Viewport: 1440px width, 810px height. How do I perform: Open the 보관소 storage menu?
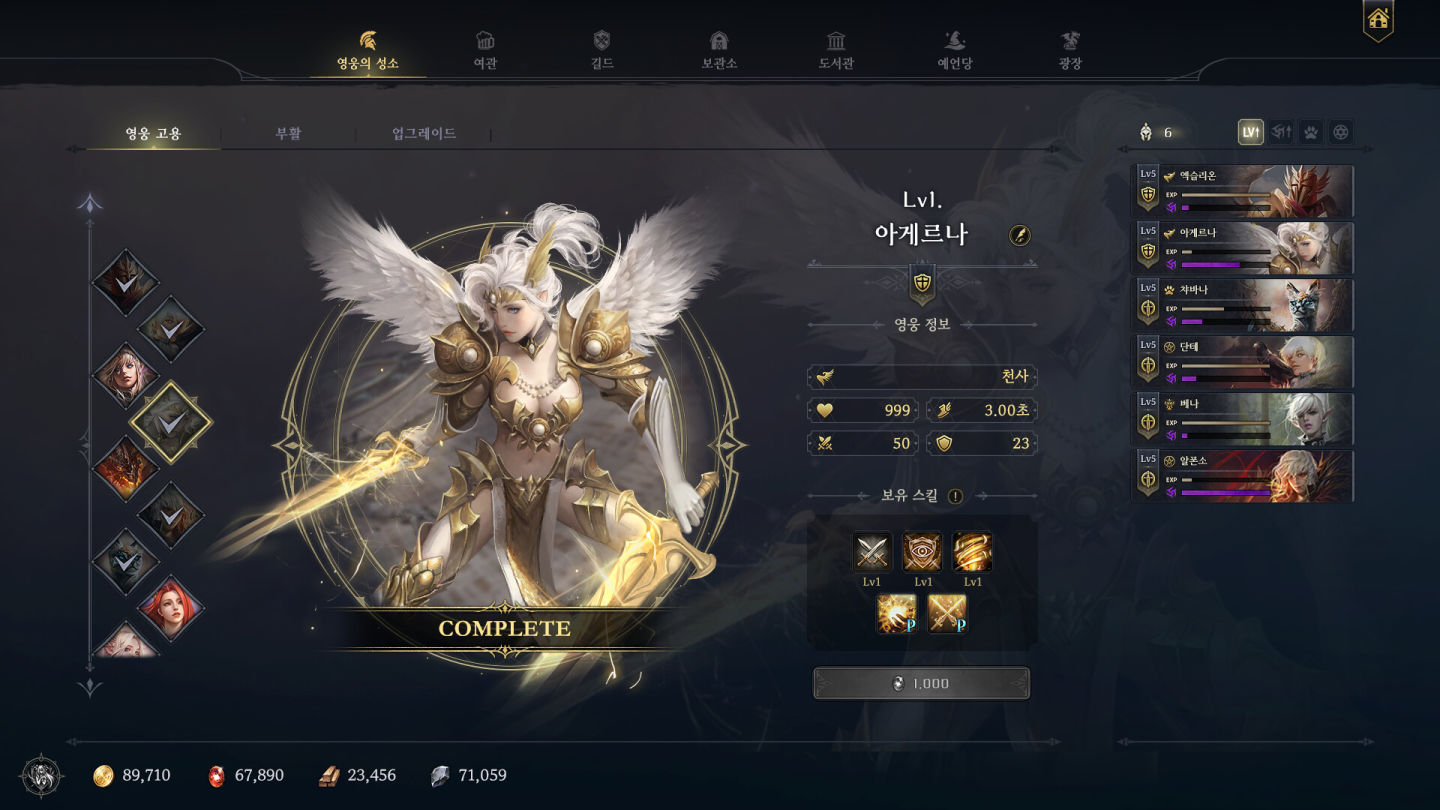click(718, 51)
